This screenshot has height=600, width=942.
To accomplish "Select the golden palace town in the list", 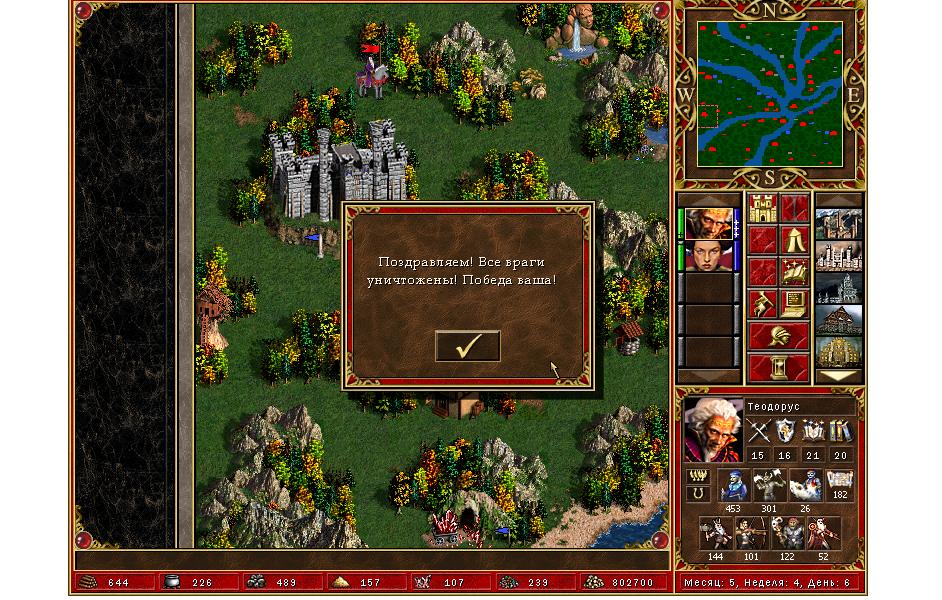I will (x=837, y=352).
